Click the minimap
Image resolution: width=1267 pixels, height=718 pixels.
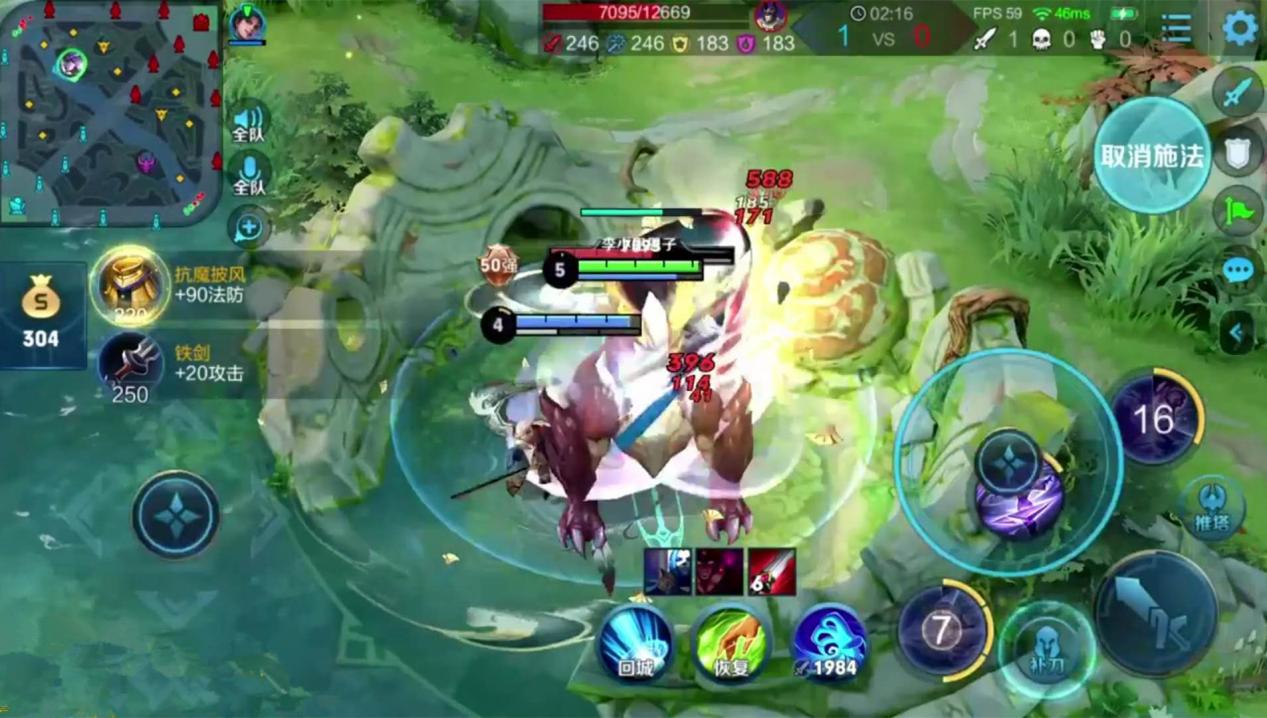pyautogui.click(x=110, y=112)
